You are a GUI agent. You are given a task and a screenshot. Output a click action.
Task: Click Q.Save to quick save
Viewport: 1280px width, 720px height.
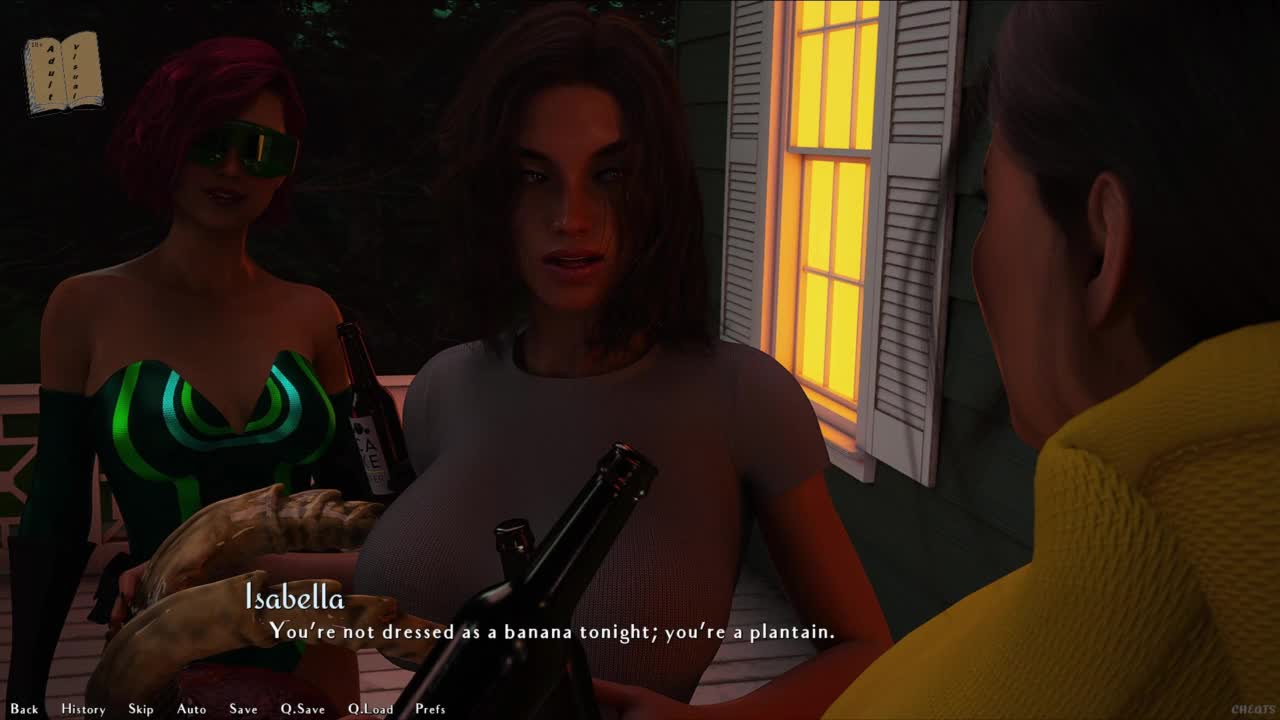302,709
